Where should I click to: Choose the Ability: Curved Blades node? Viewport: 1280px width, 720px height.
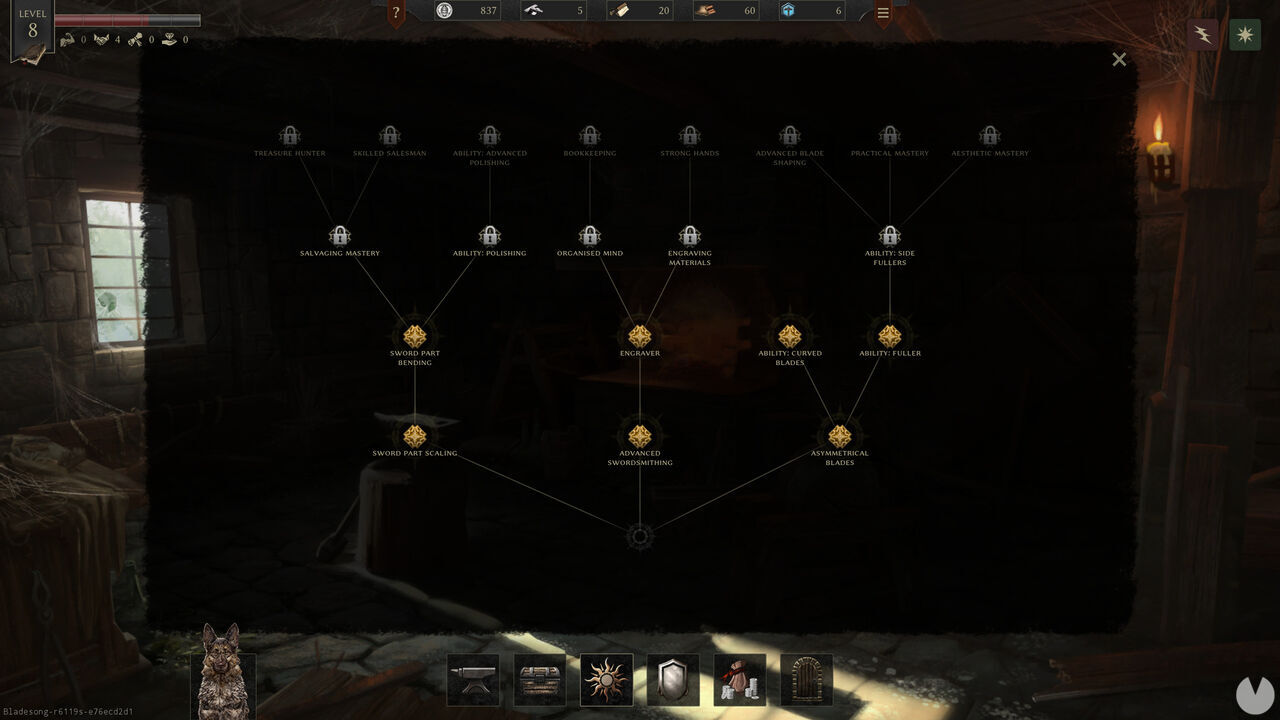click(x=790, y=336)
